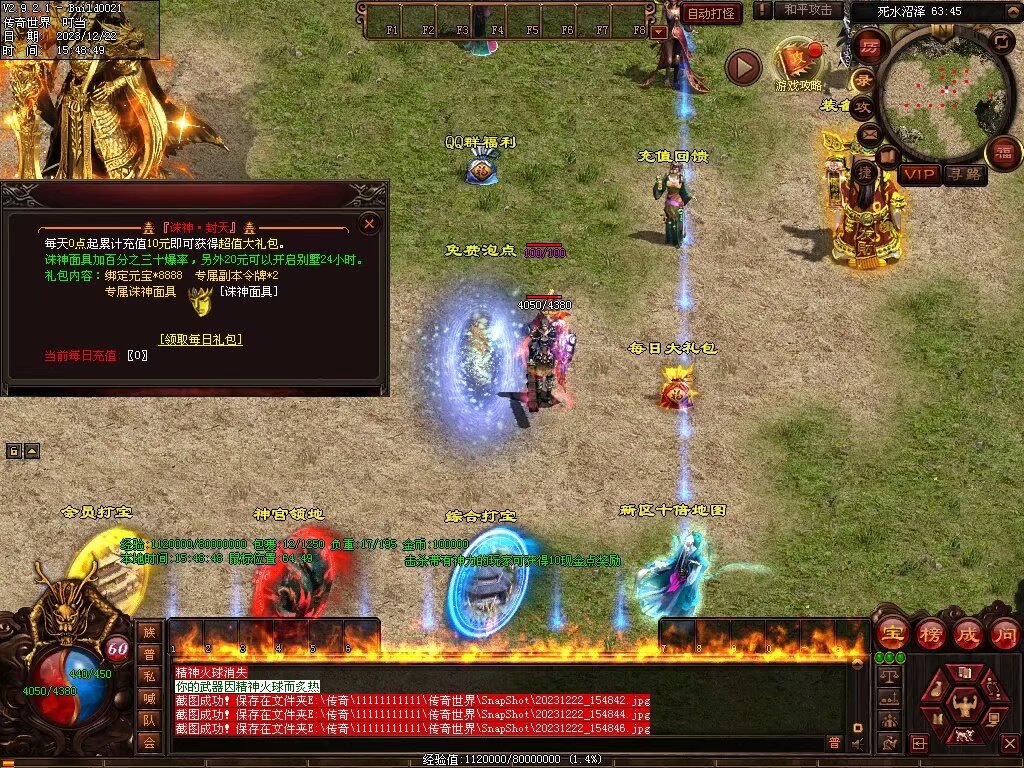This screenshot has height=768, width=1024.
Task: Click the round play arrow button
Action: (743, 67)
